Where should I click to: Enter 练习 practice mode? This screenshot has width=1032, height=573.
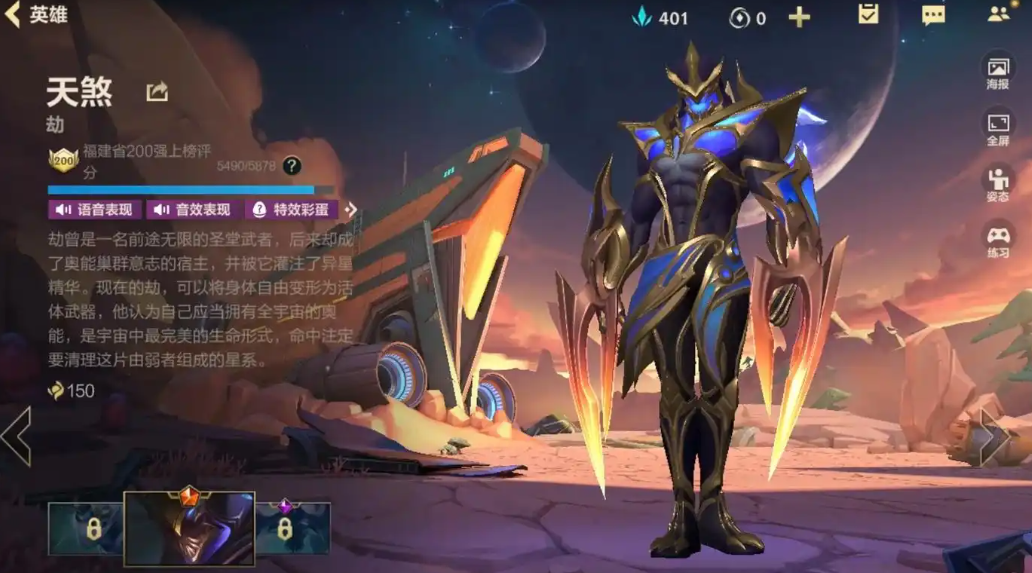coord(998,241)
